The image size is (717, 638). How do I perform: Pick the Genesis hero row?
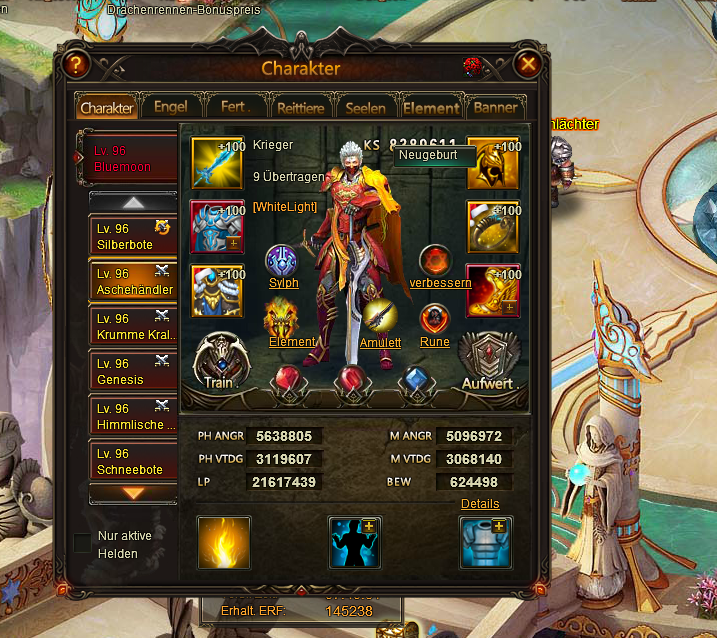(x=127, y=371)
